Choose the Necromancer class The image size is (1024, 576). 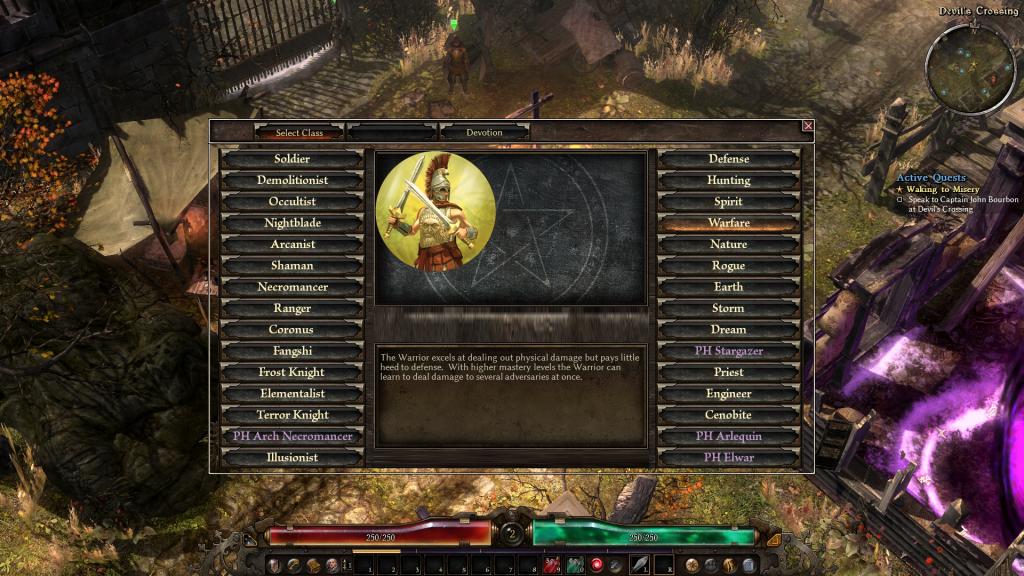click(292, 287)
